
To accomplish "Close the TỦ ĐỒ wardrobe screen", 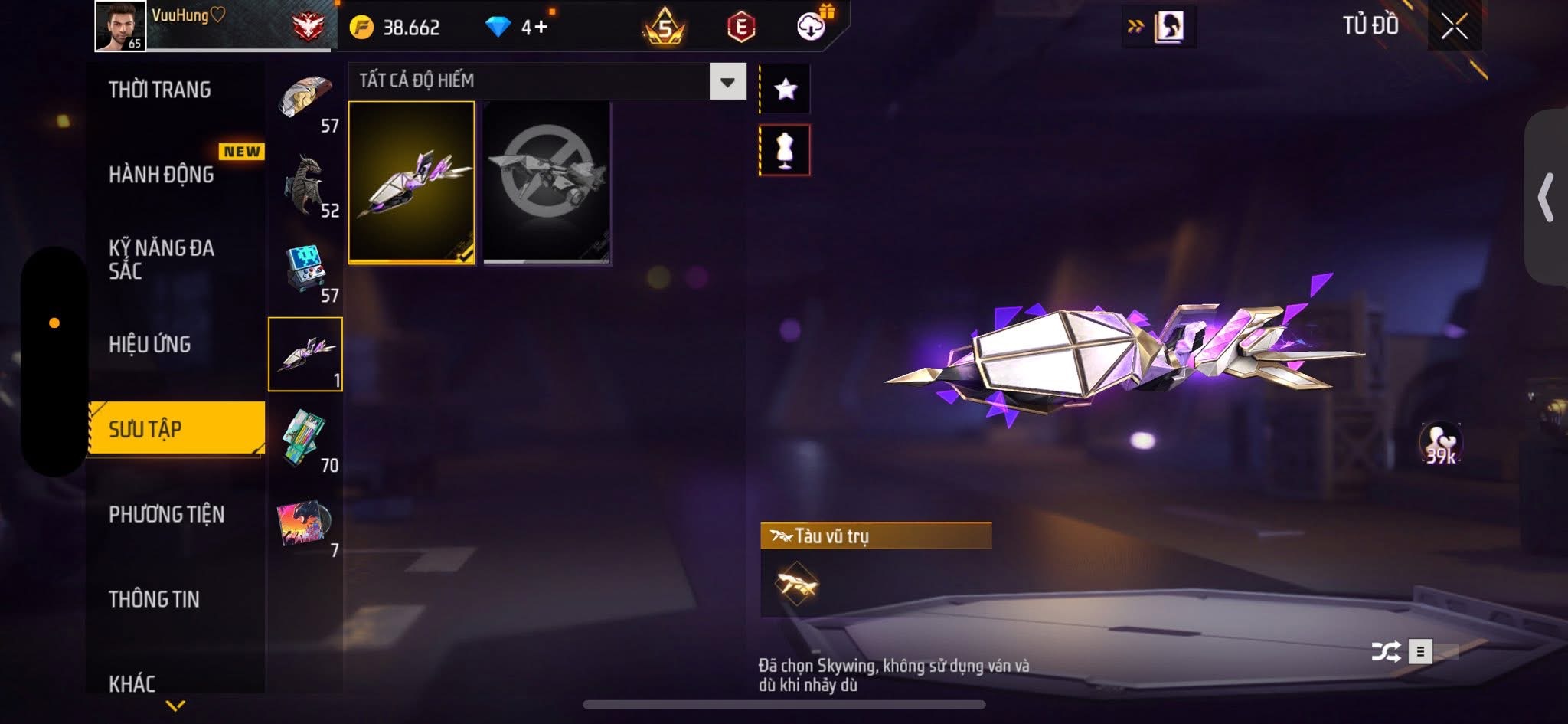I will tap(1454, 27).
